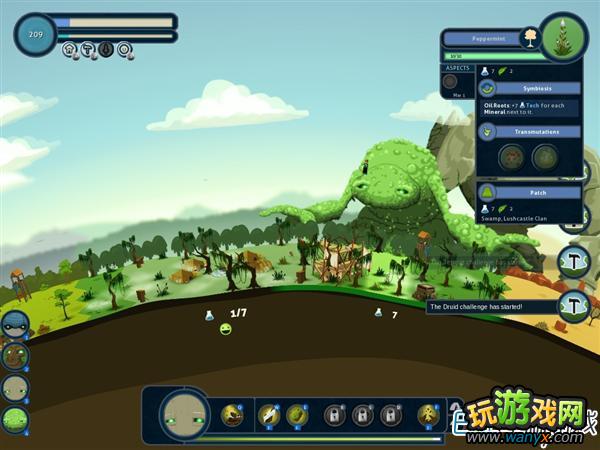This screenshot has height=450, width=600.
Task: Open the Transmutations section header
Action: tap(530, 131)
